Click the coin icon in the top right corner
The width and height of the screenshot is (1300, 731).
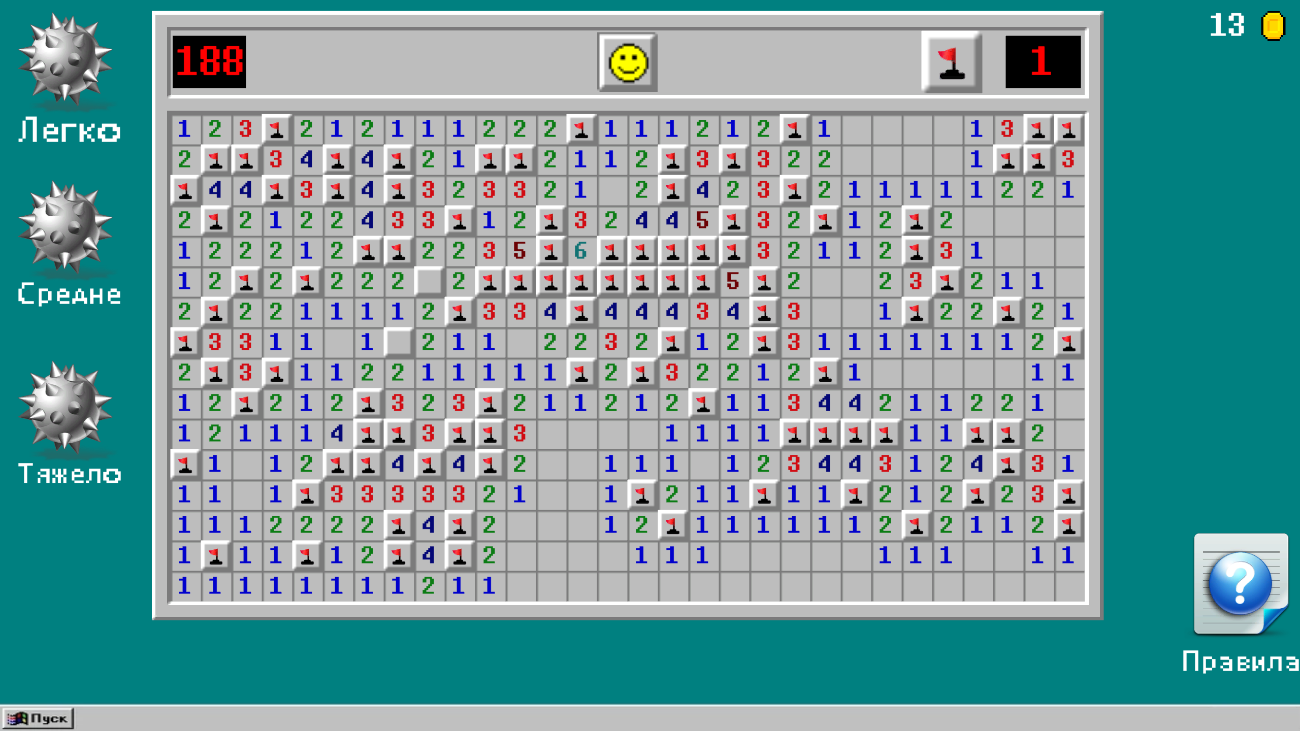[x=1272, y=26]
